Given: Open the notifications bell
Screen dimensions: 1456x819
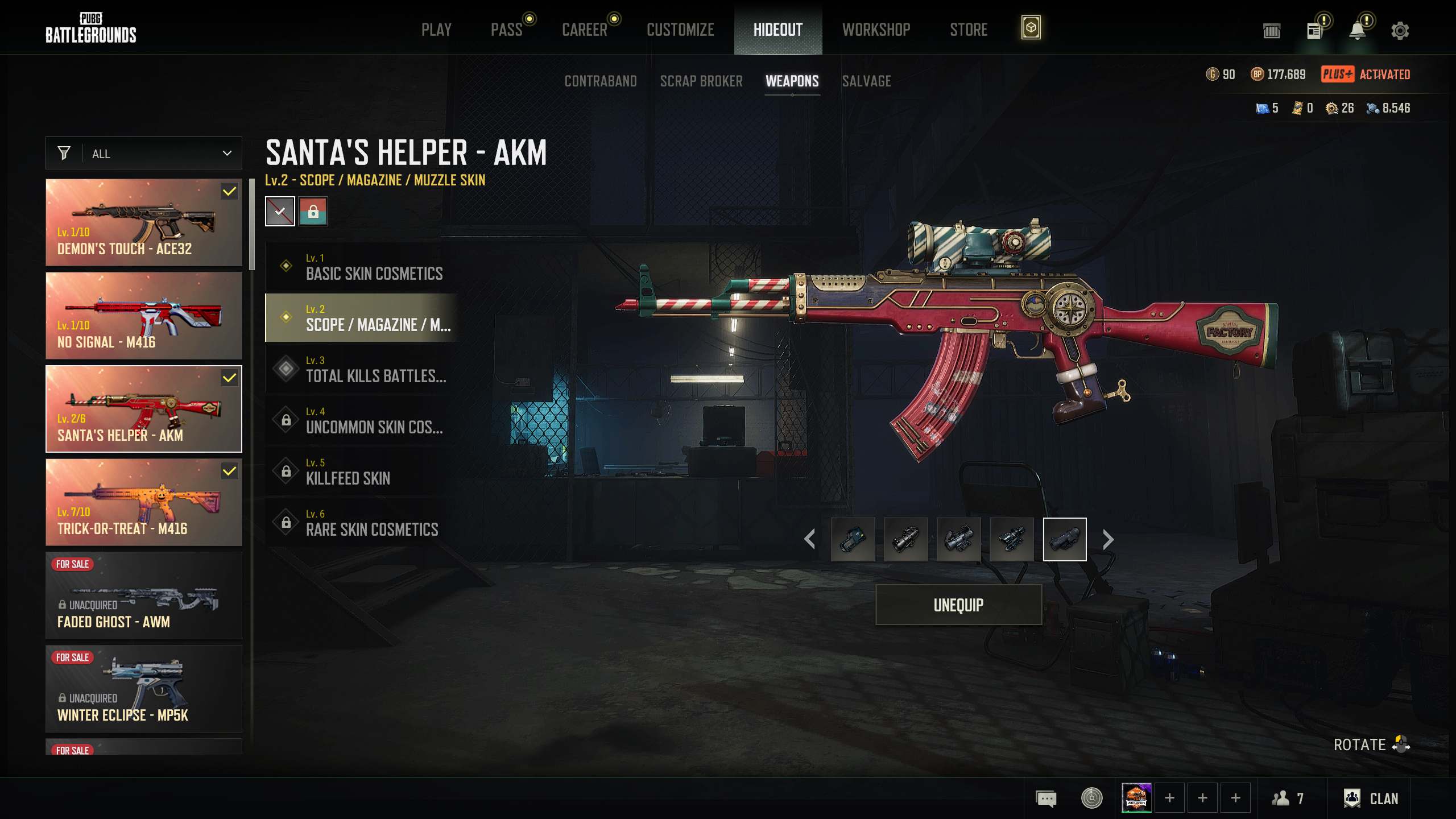Looking at the screenshot, I should pos(1358,31).
